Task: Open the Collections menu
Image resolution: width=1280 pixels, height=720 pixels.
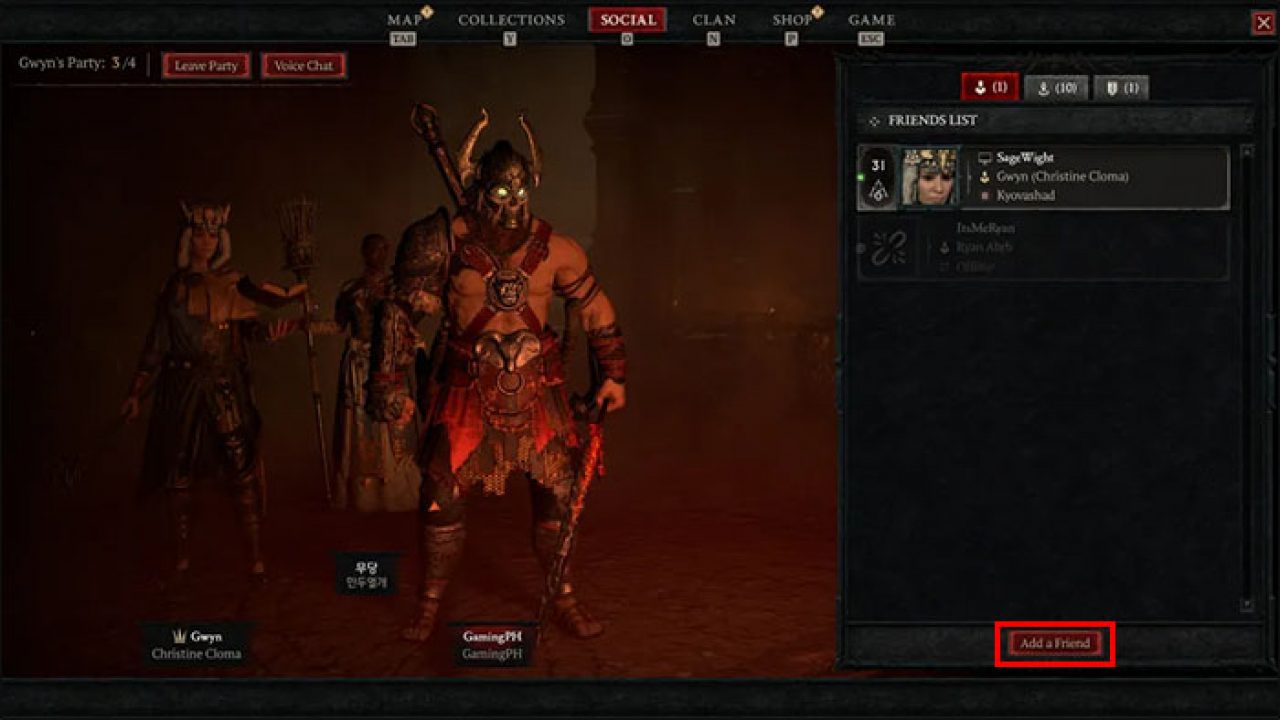Action: [x=510, y=18]
